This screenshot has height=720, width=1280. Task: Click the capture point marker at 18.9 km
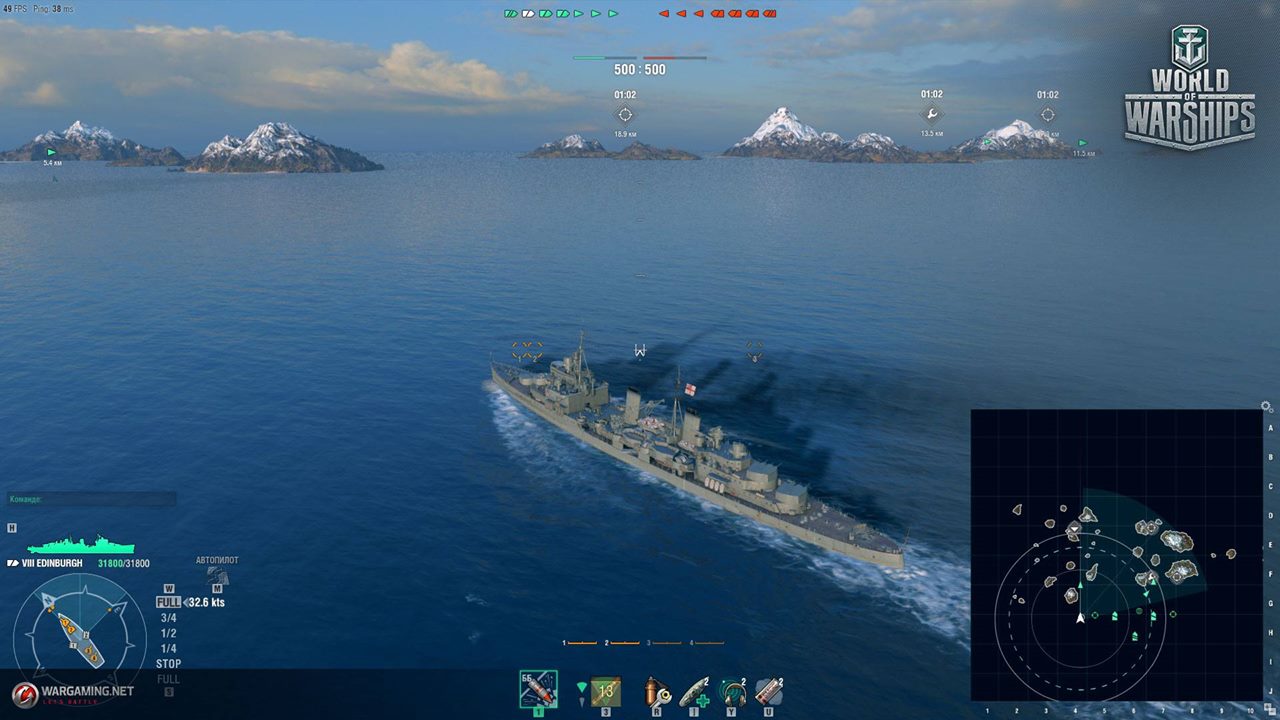625,115
